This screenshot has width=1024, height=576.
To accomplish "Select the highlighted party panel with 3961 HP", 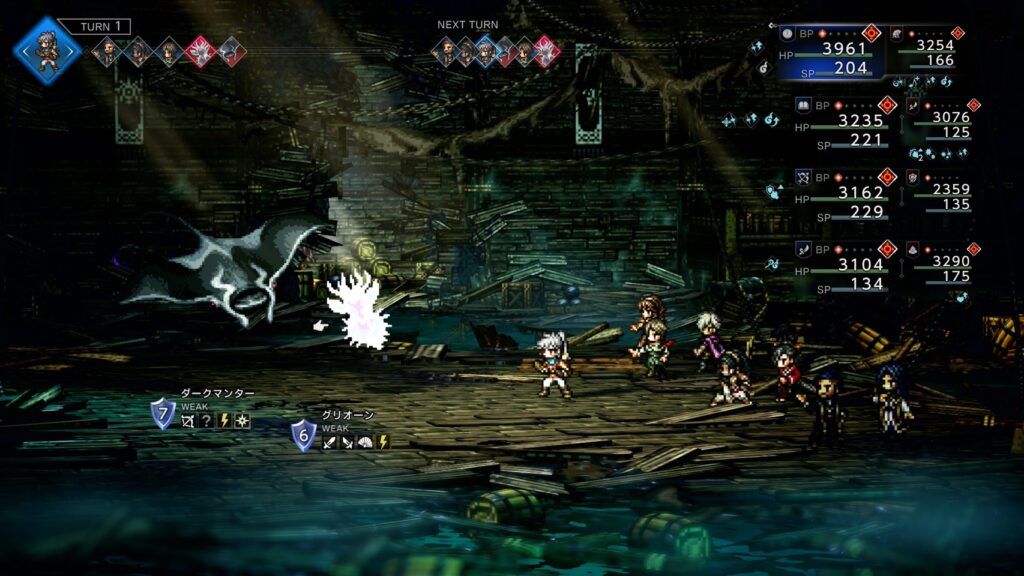I will [833, 50].
